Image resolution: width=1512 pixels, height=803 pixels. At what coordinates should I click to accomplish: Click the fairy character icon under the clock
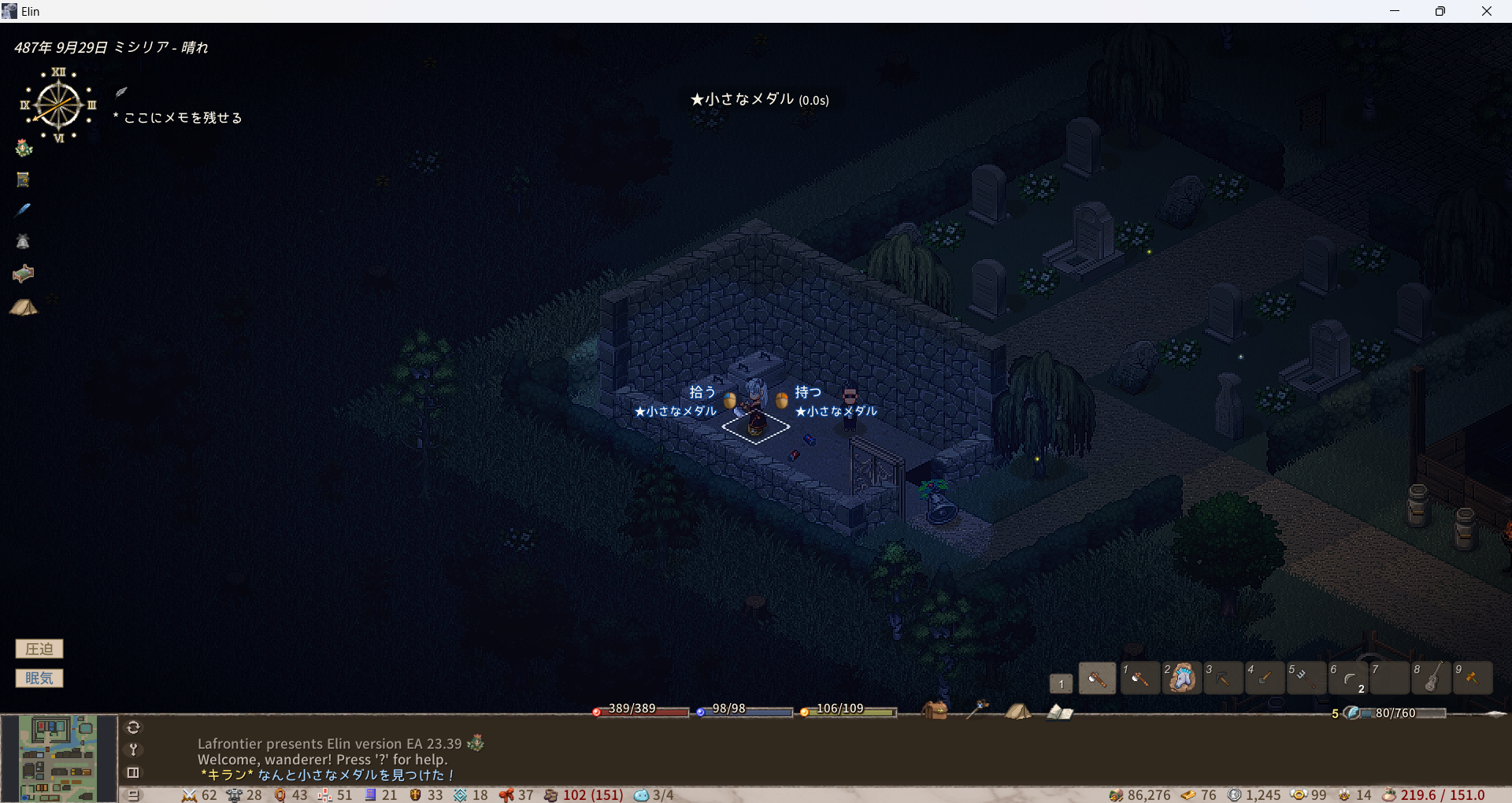click(24, 148)
